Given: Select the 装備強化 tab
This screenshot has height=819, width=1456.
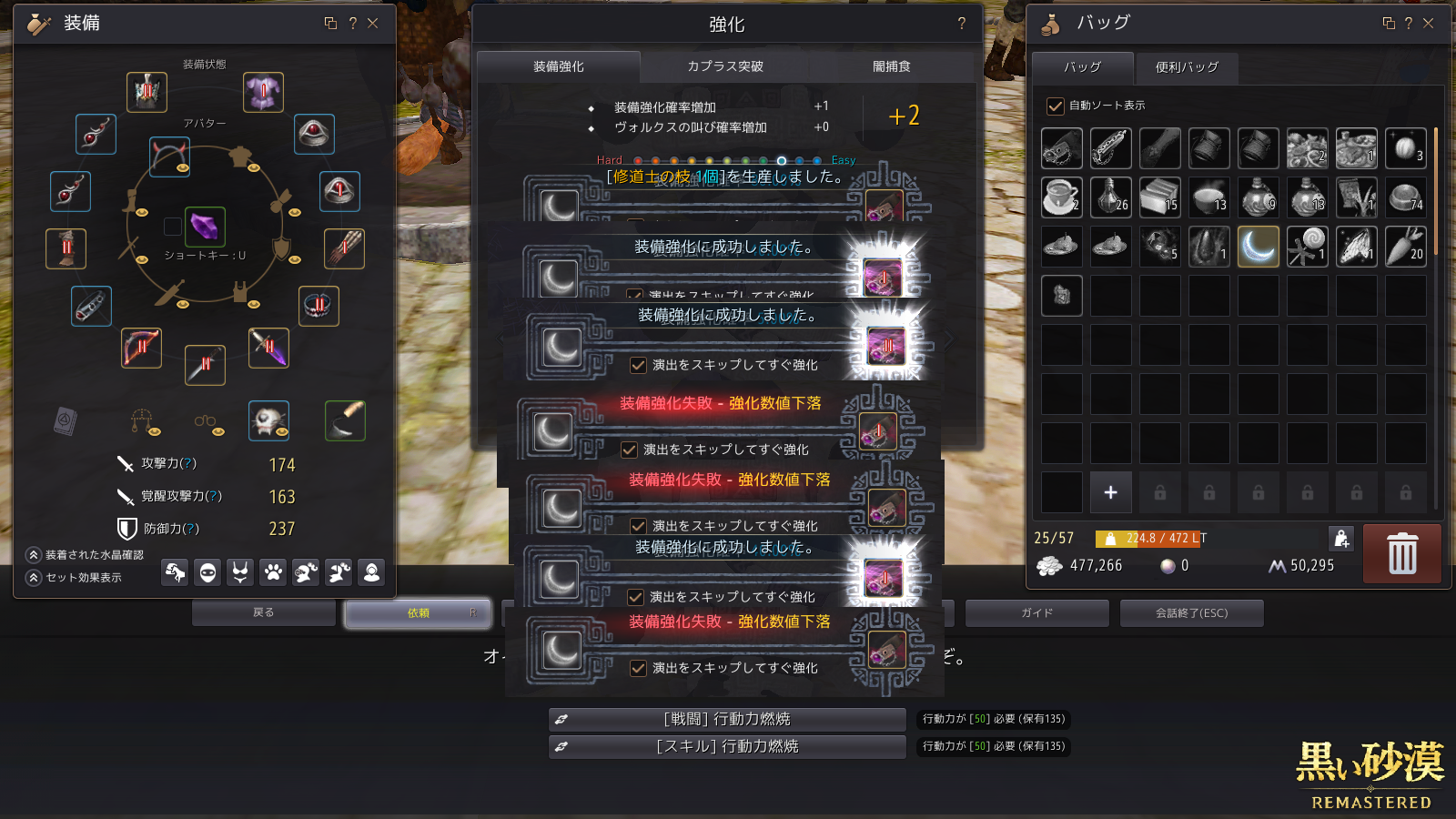Looking at the screenshot, I should [x=559, y=66].
